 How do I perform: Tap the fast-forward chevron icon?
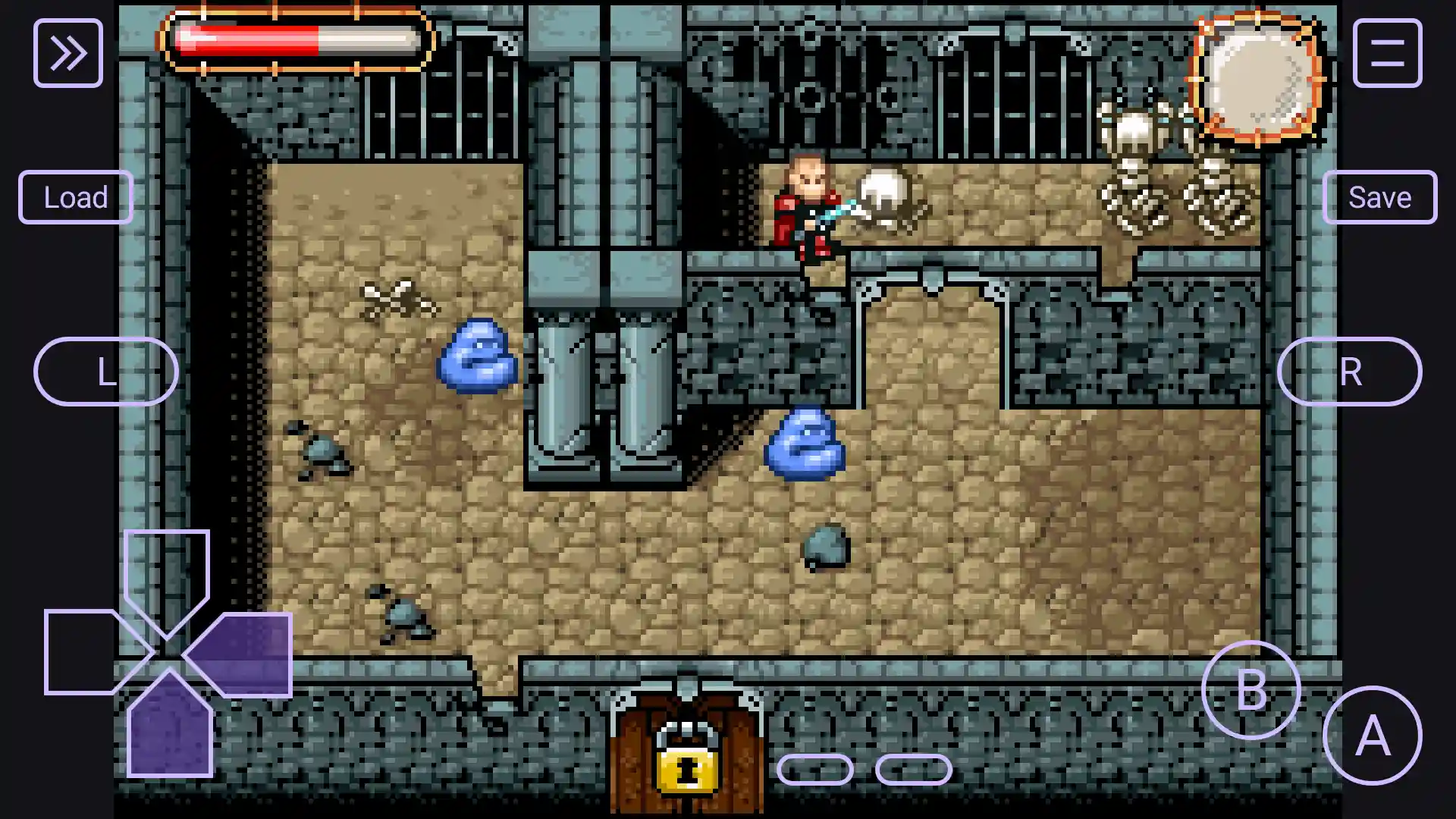click(x=68, y=51)
